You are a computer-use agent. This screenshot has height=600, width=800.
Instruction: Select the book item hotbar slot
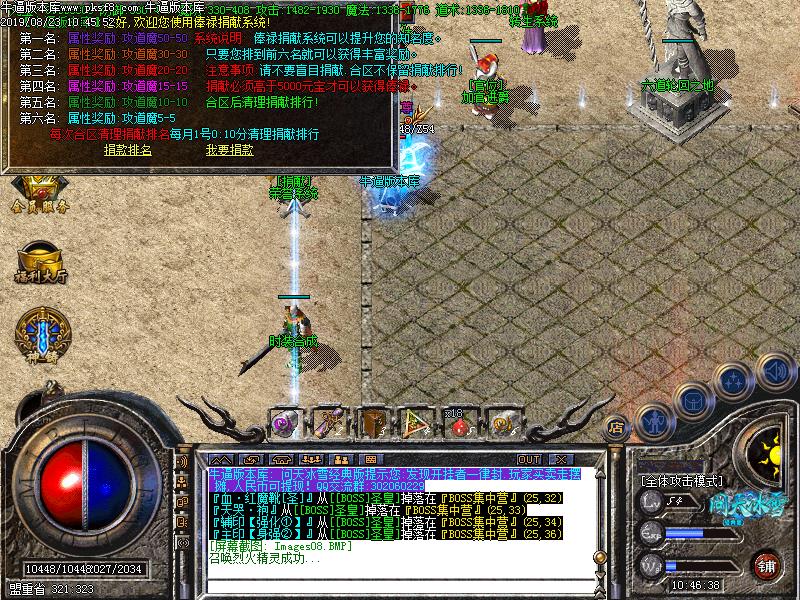tap(373, 423)
